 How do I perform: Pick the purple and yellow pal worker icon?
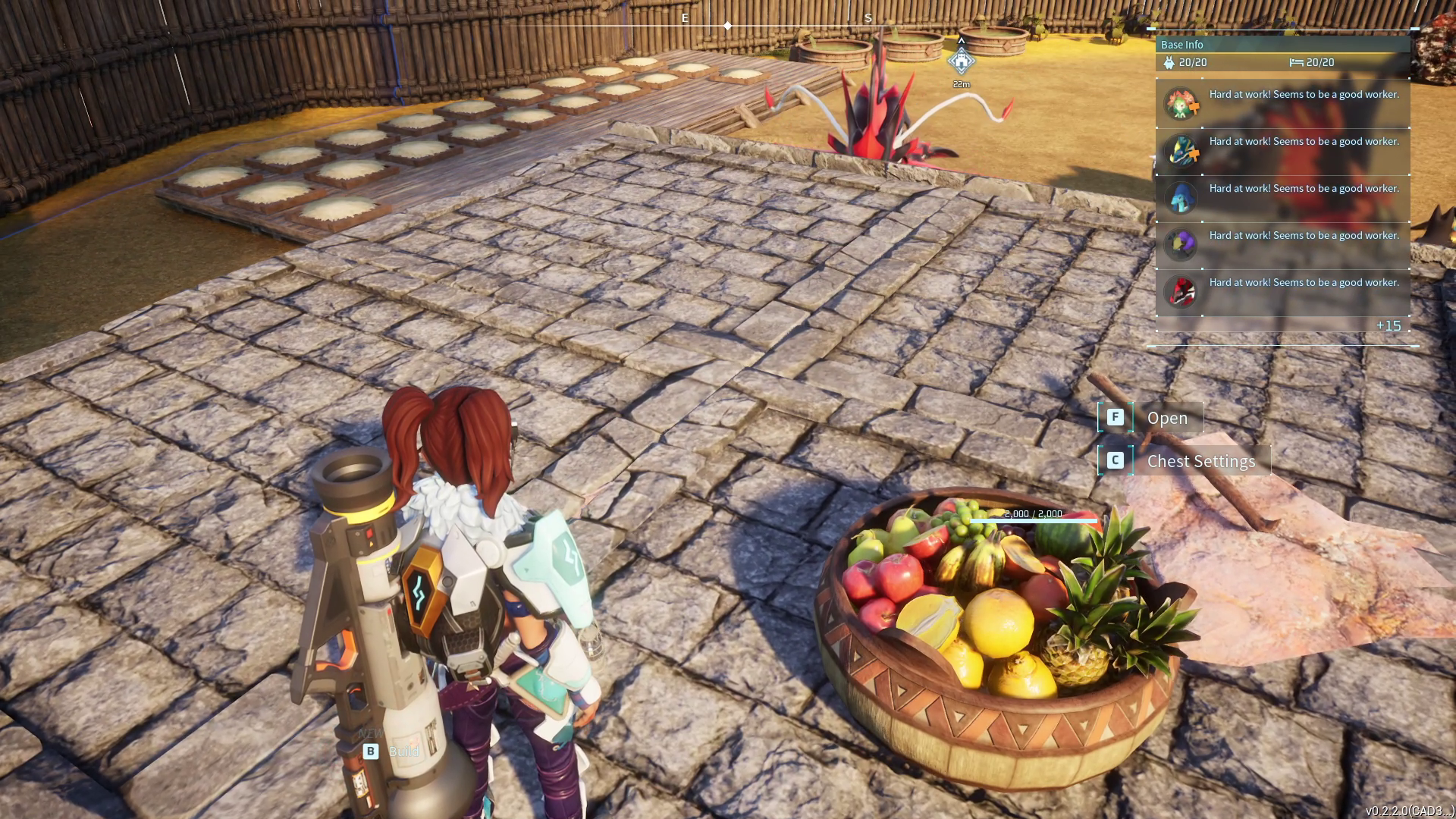coord(1181,244)
